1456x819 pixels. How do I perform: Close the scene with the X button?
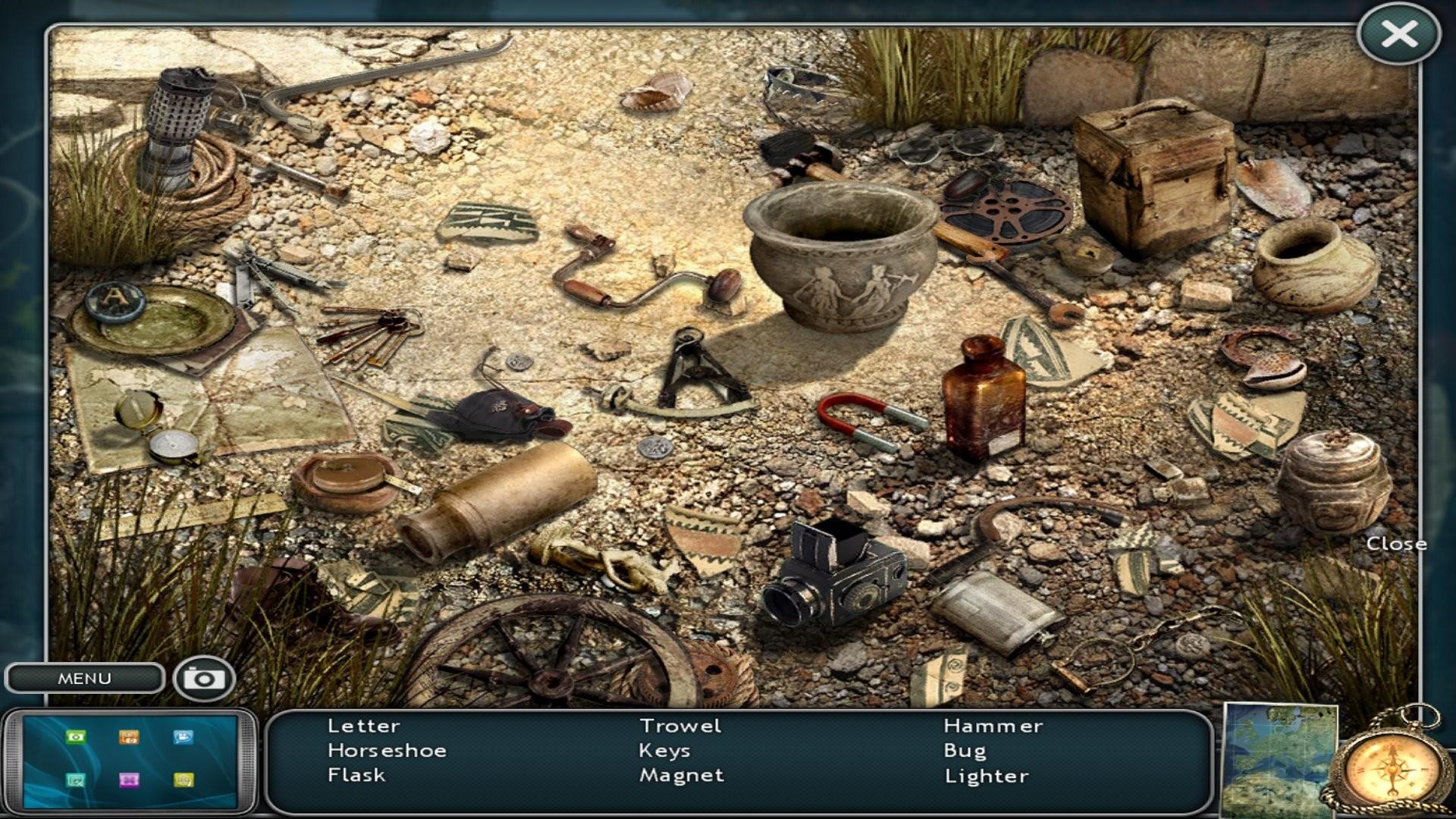1402,33
